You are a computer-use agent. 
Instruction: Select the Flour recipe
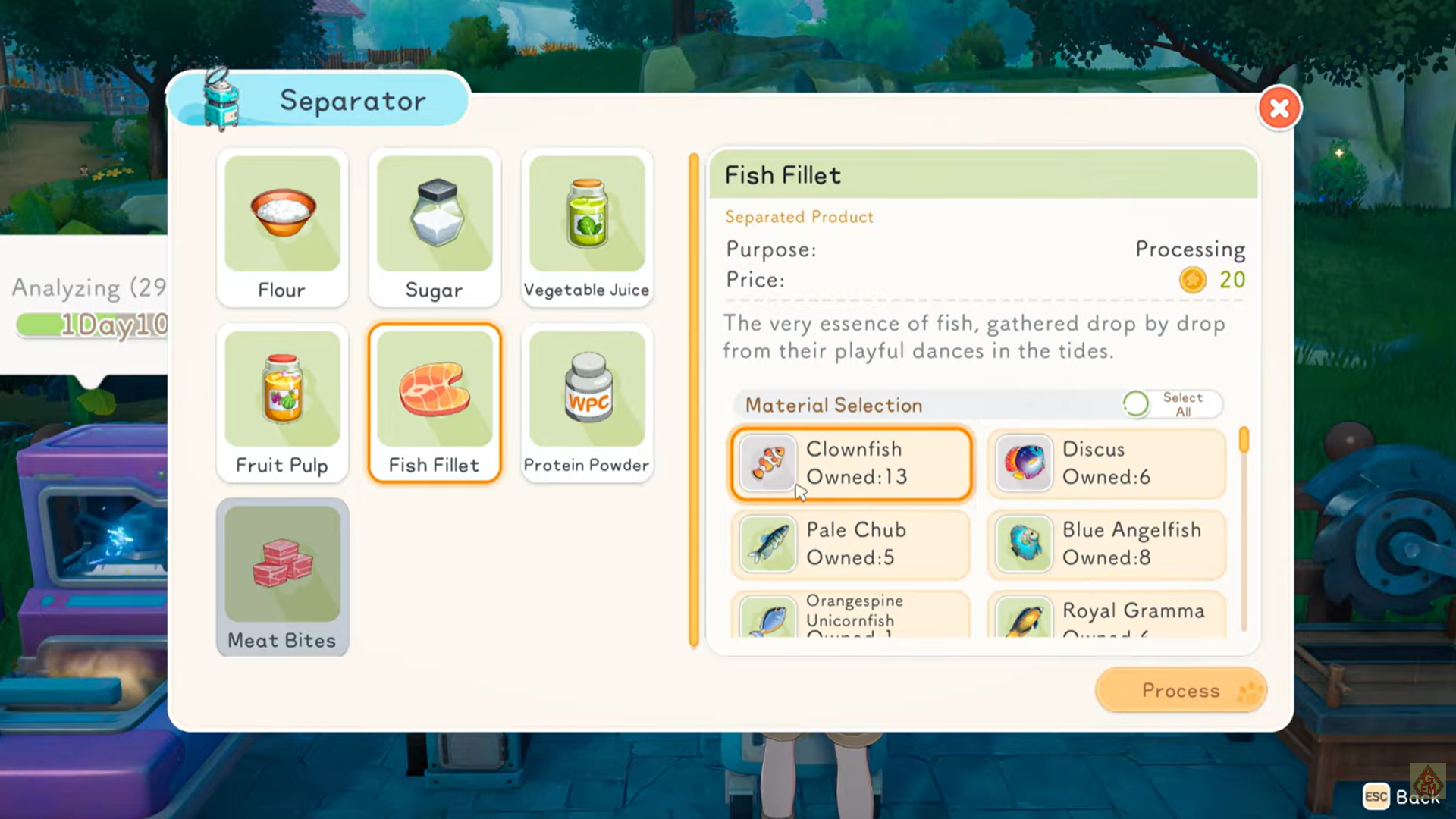coord(282,227)
